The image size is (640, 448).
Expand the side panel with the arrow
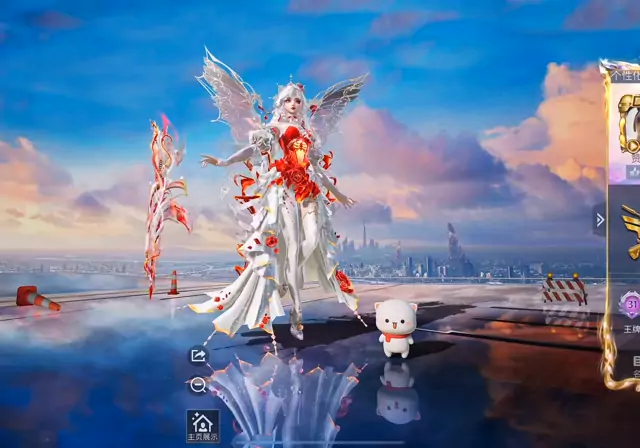pos(600,220)
